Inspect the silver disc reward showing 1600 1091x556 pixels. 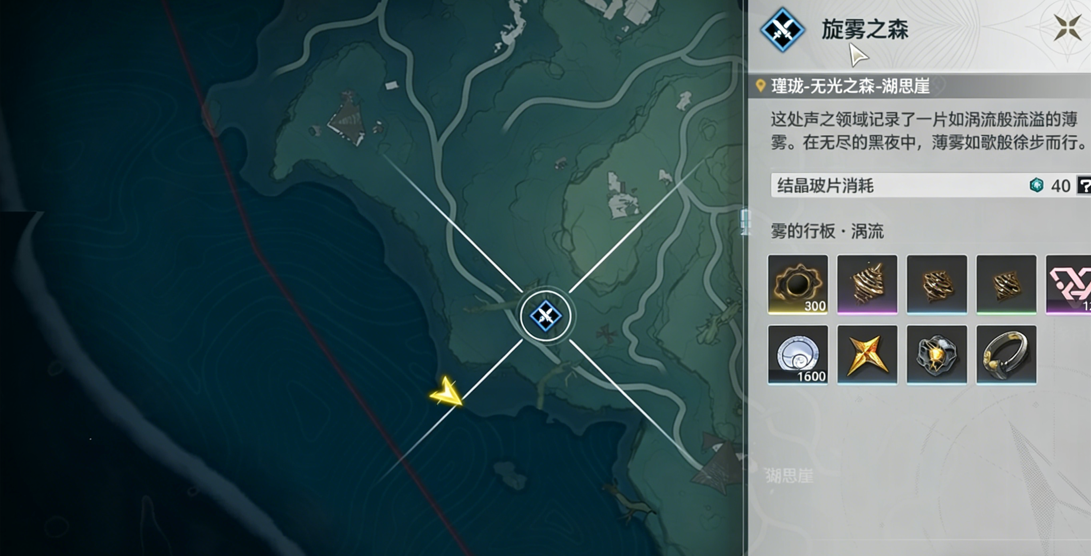point(798,354)
